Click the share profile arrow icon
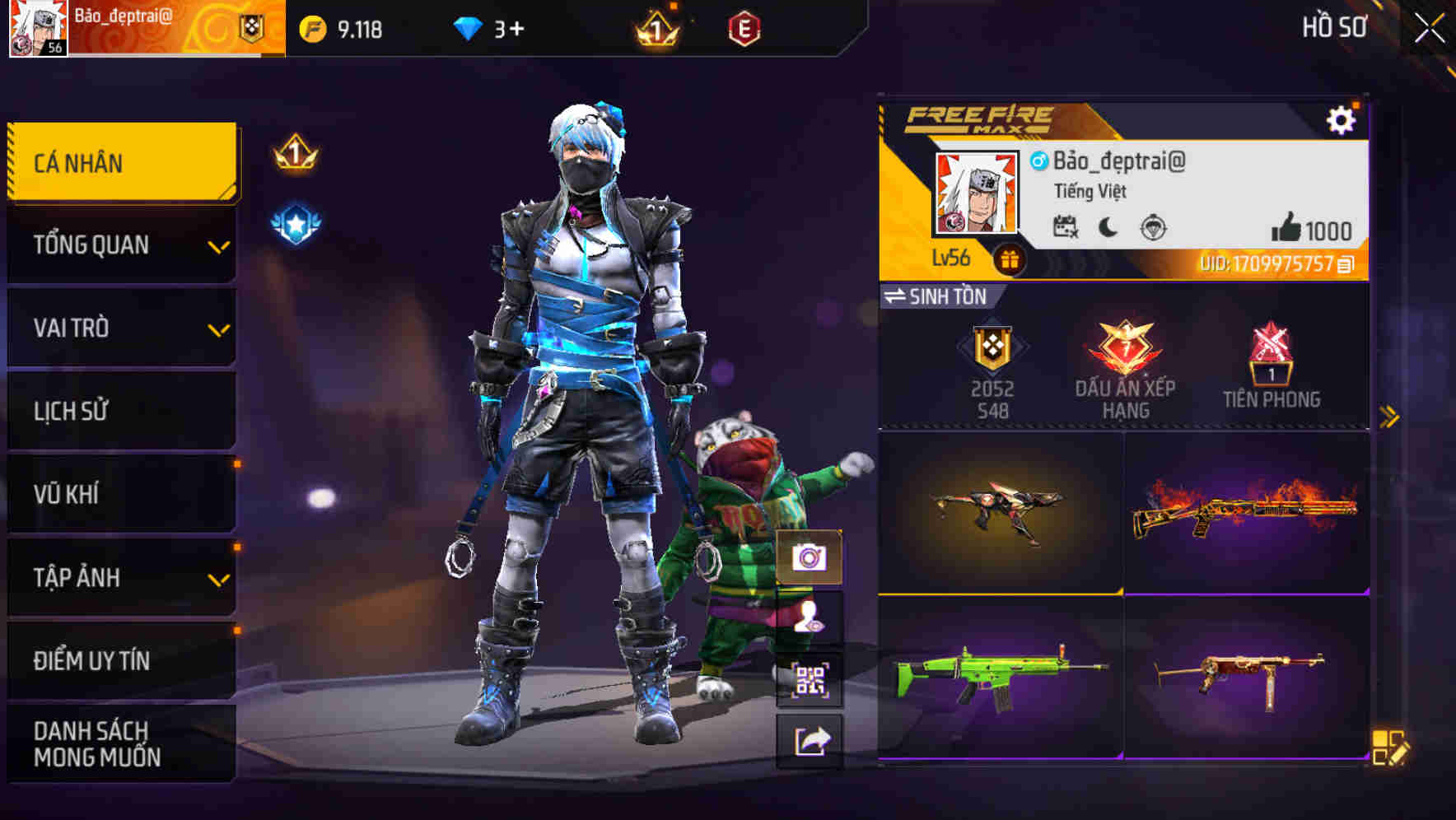 [810, 742]
